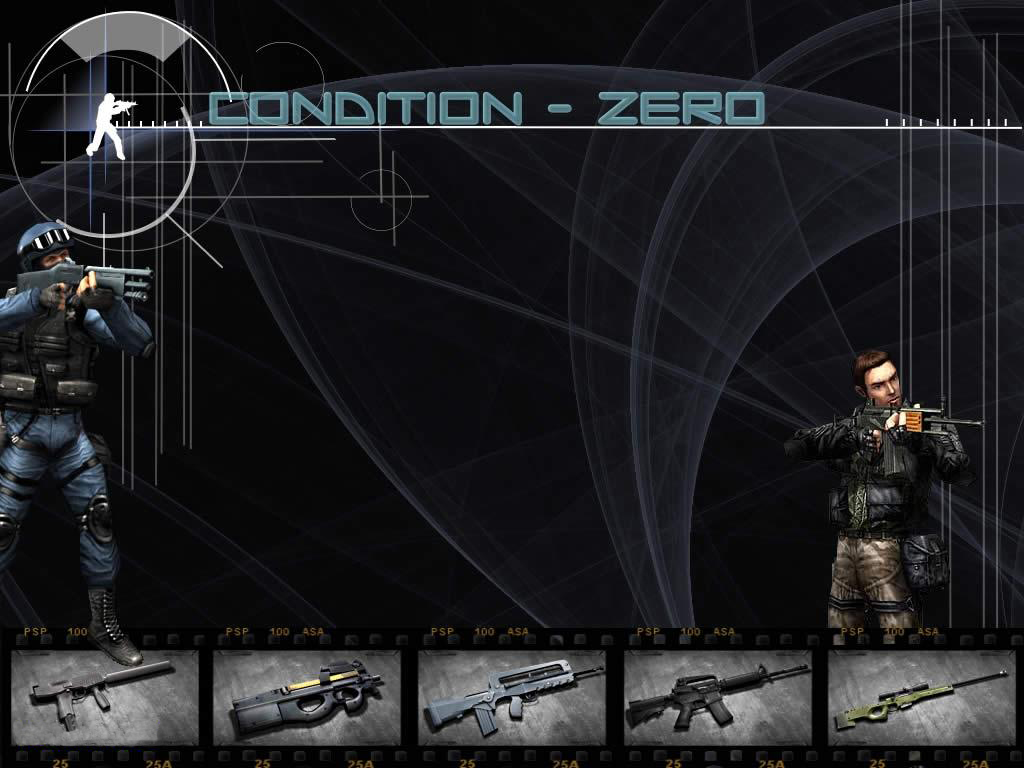Select the silenced submachine gun thumbnail
Screen dimensions: 1024x768
pos(103,697)
